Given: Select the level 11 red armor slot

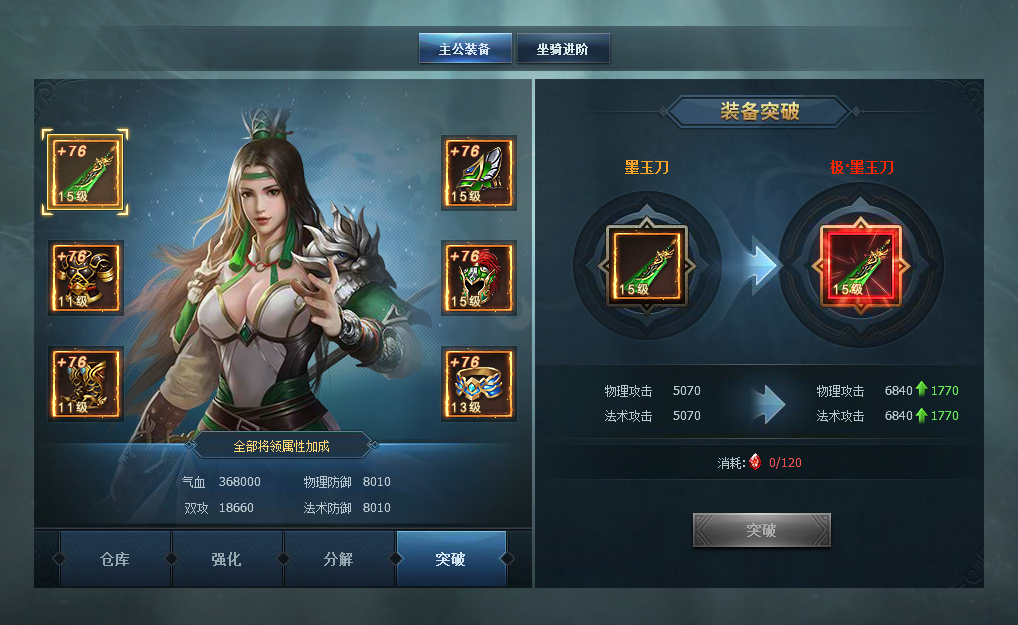Looking at the screenshot, I should [85, 277].
